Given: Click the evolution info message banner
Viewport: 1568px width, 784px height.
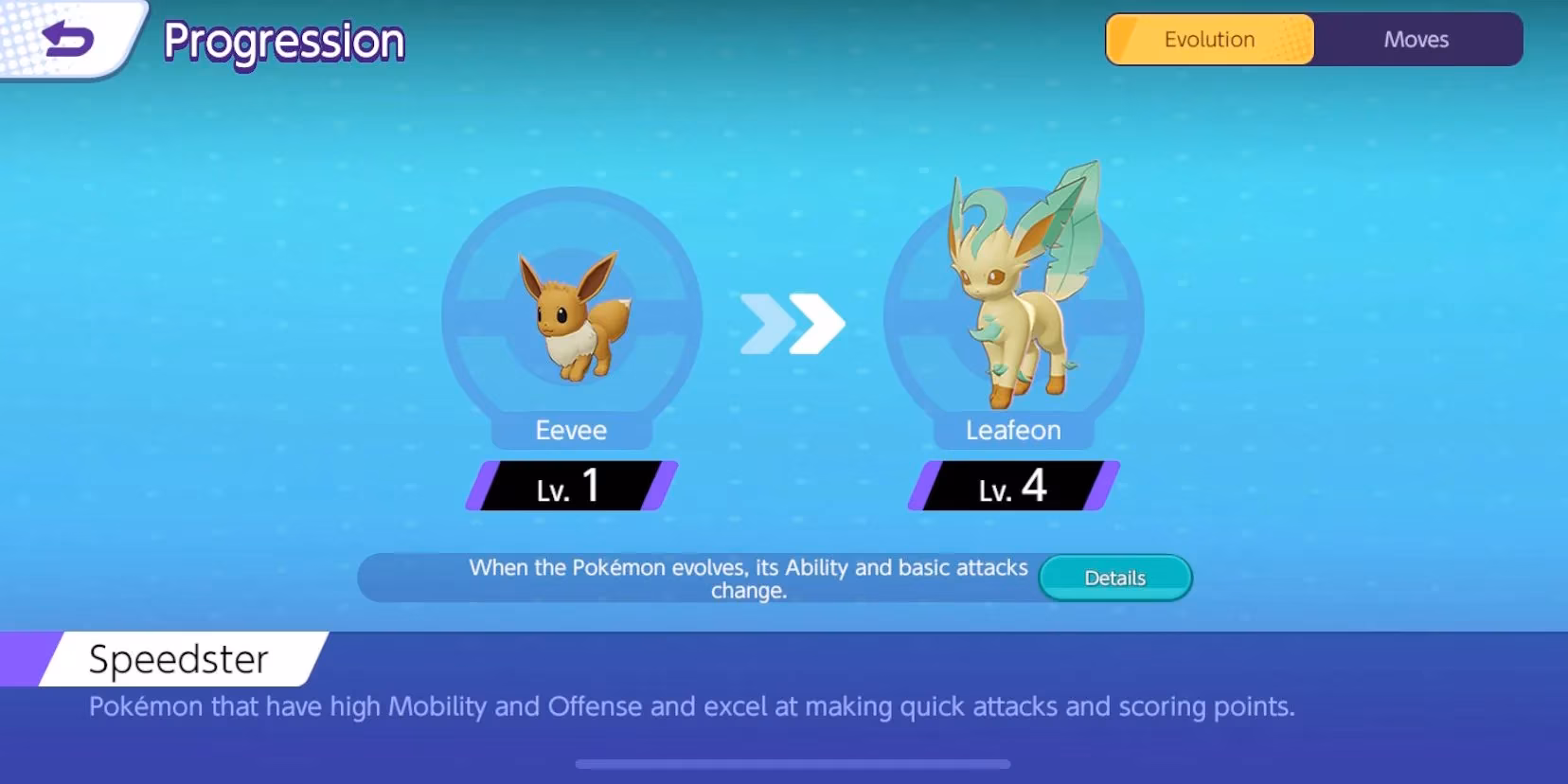Looking at the screenshot, I should (x=748, y=577).
